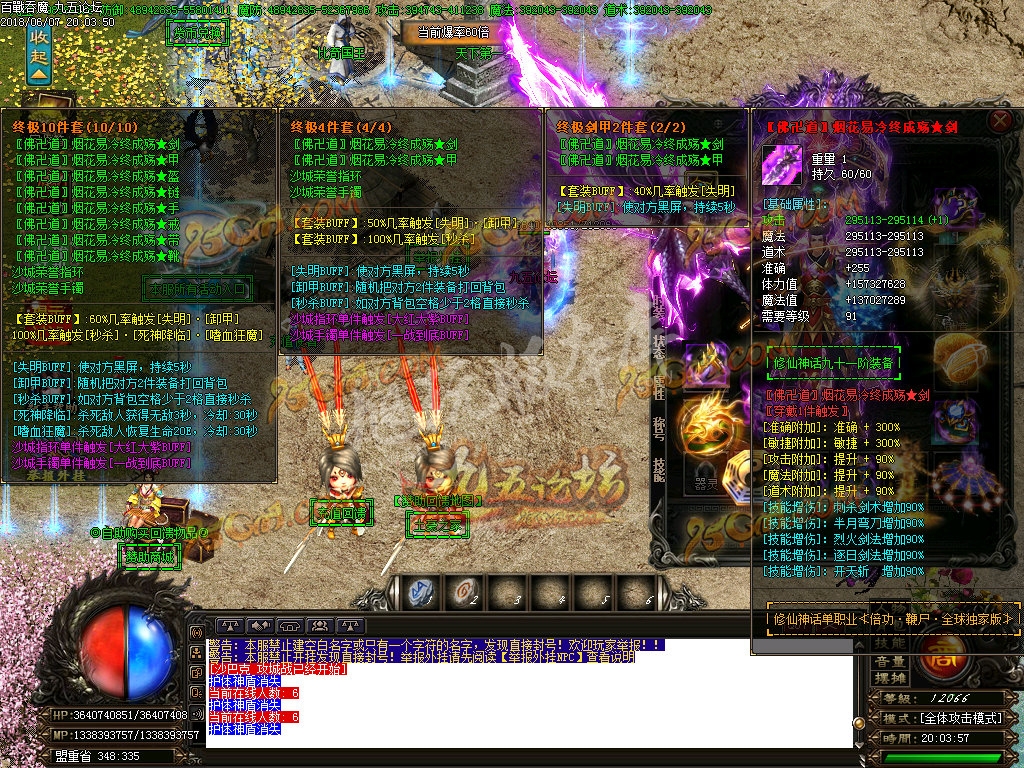
Task: Open the 称号 titles tab
Action: pyautogui.click(x=659, y=428)
